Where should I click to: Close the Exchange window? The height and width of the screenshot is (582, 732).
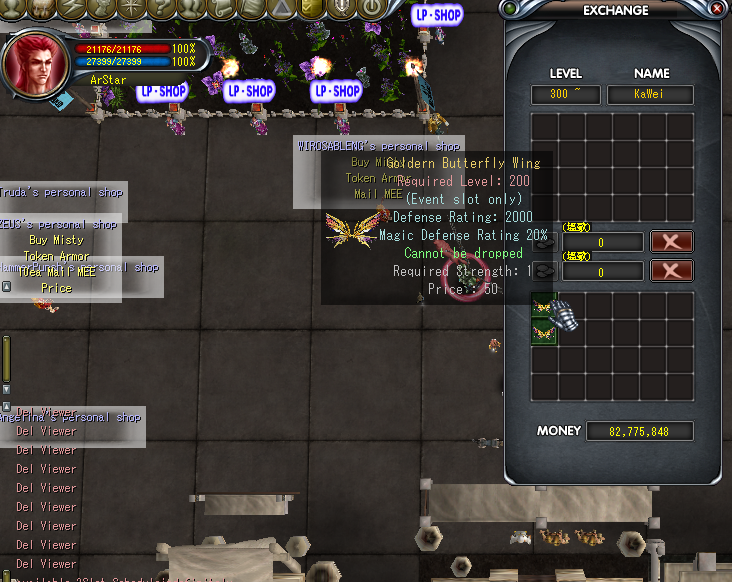coord(717,10)
